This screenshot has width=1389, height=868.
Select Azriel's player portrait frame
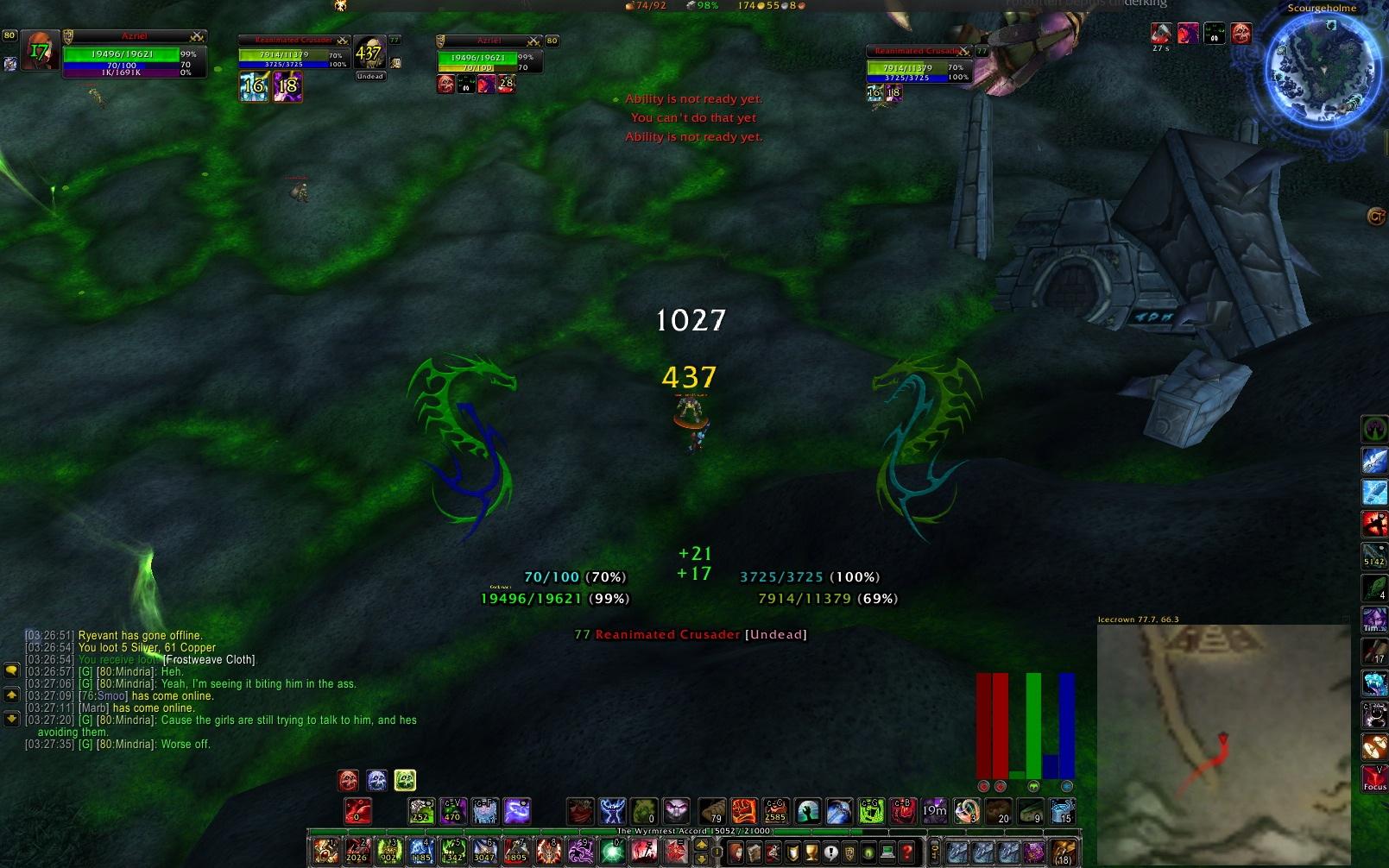39,52
